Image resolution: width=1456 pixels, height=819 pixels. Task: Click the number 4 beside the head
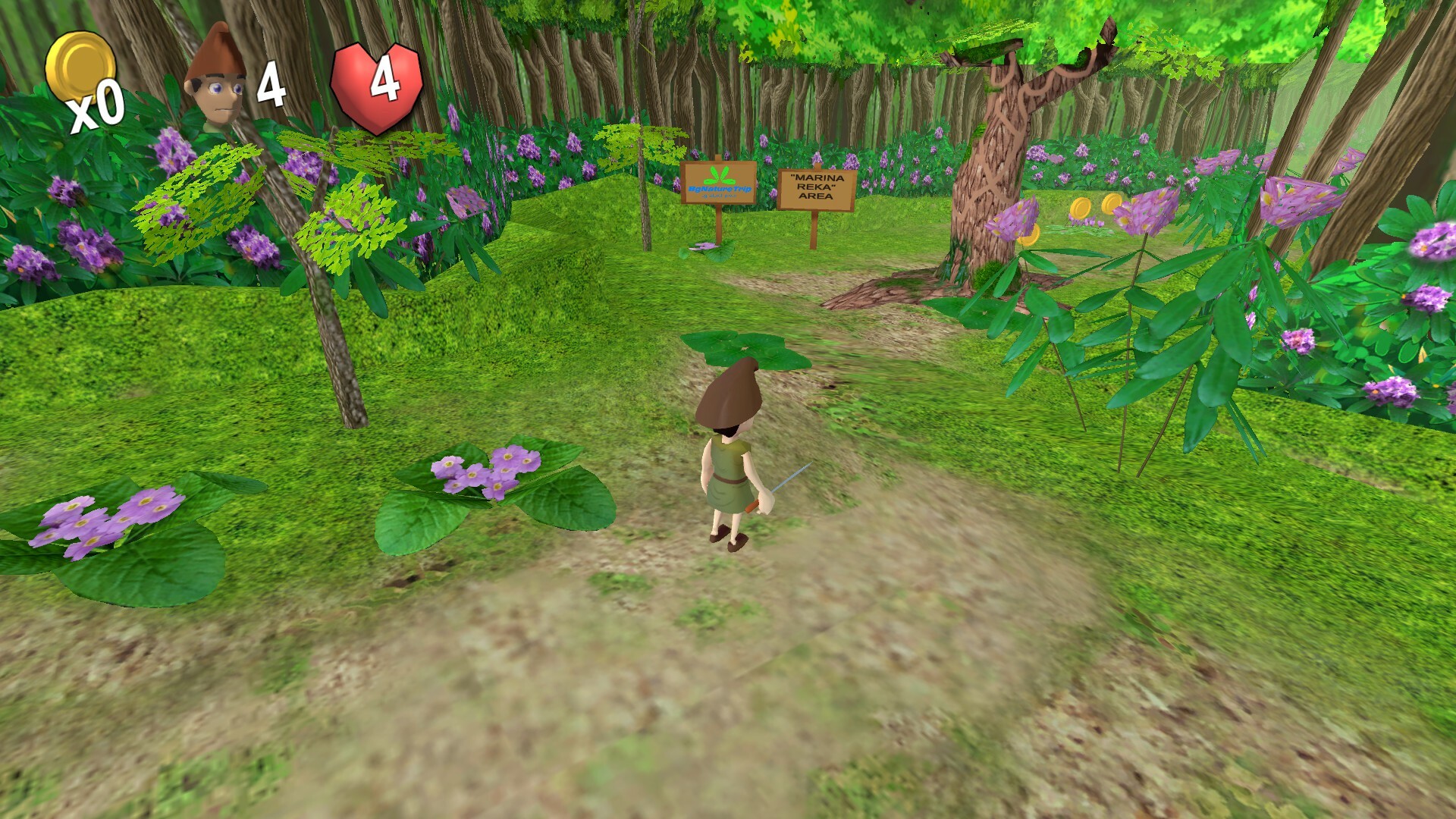[x=273, y=80]
